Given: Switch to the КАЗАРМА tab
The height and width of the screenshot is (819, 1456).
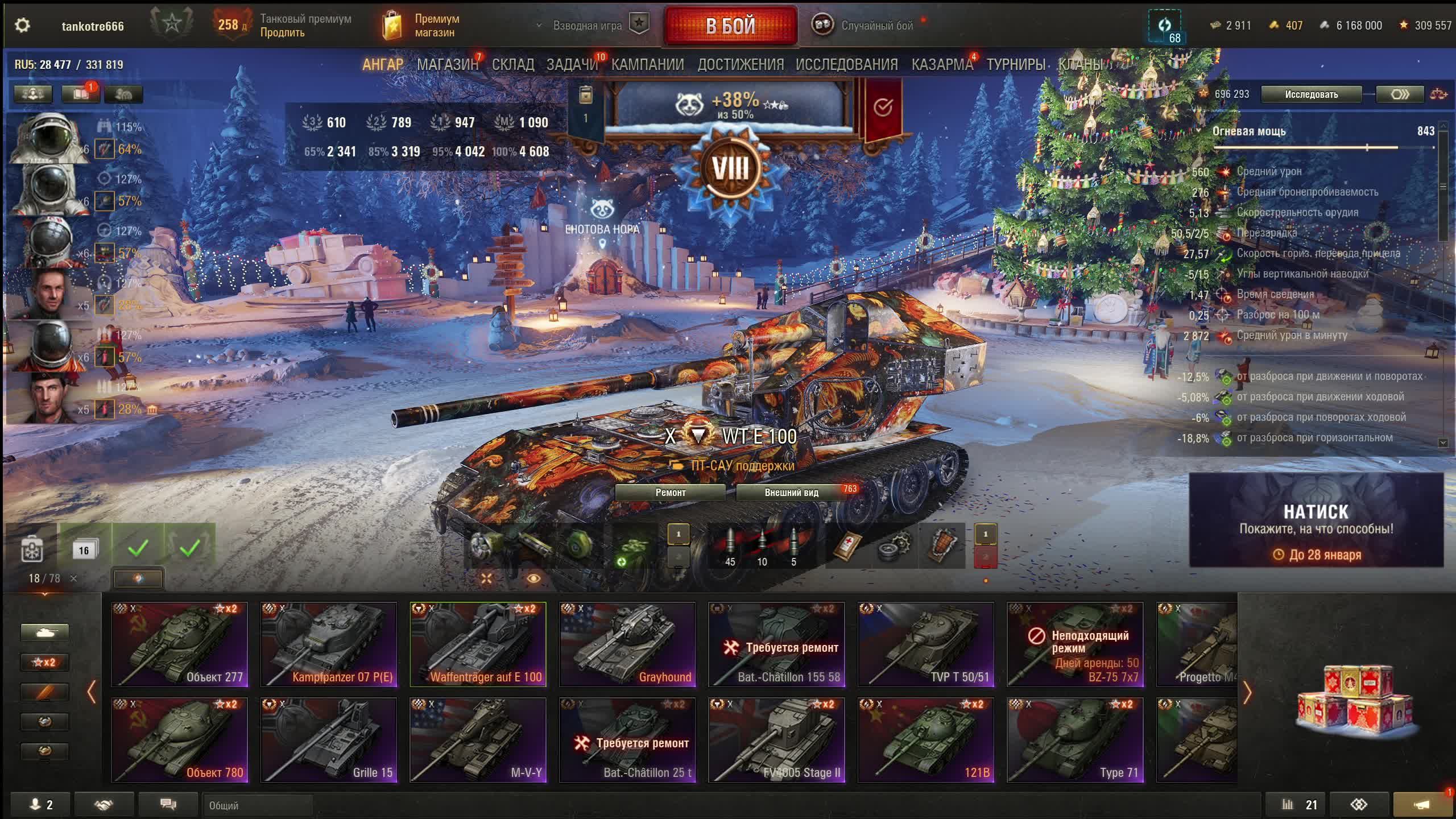Looking at the screenshot, I should (942, 65).
